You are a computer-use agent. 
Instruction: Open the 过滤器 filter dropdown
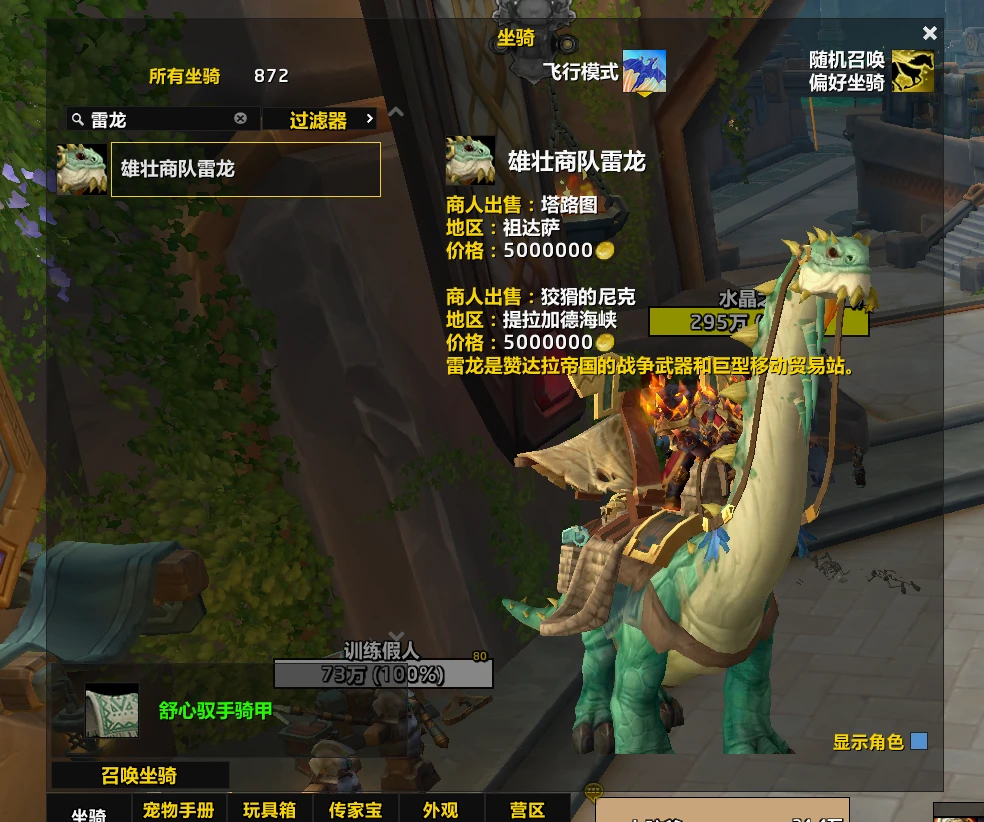320,120
